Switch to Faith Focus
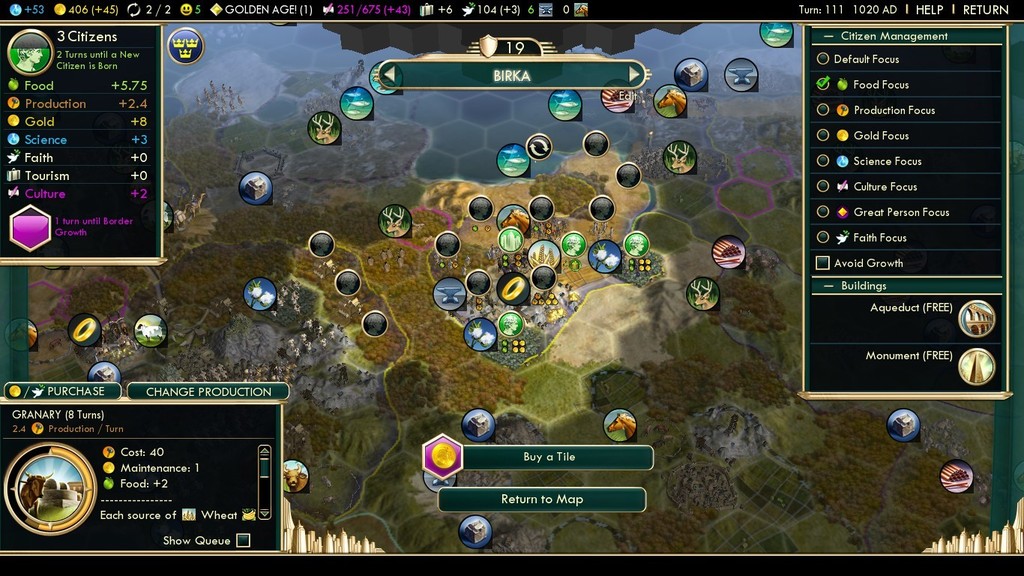The width and height of the screenshot is (1024, 576). [823, 237]
